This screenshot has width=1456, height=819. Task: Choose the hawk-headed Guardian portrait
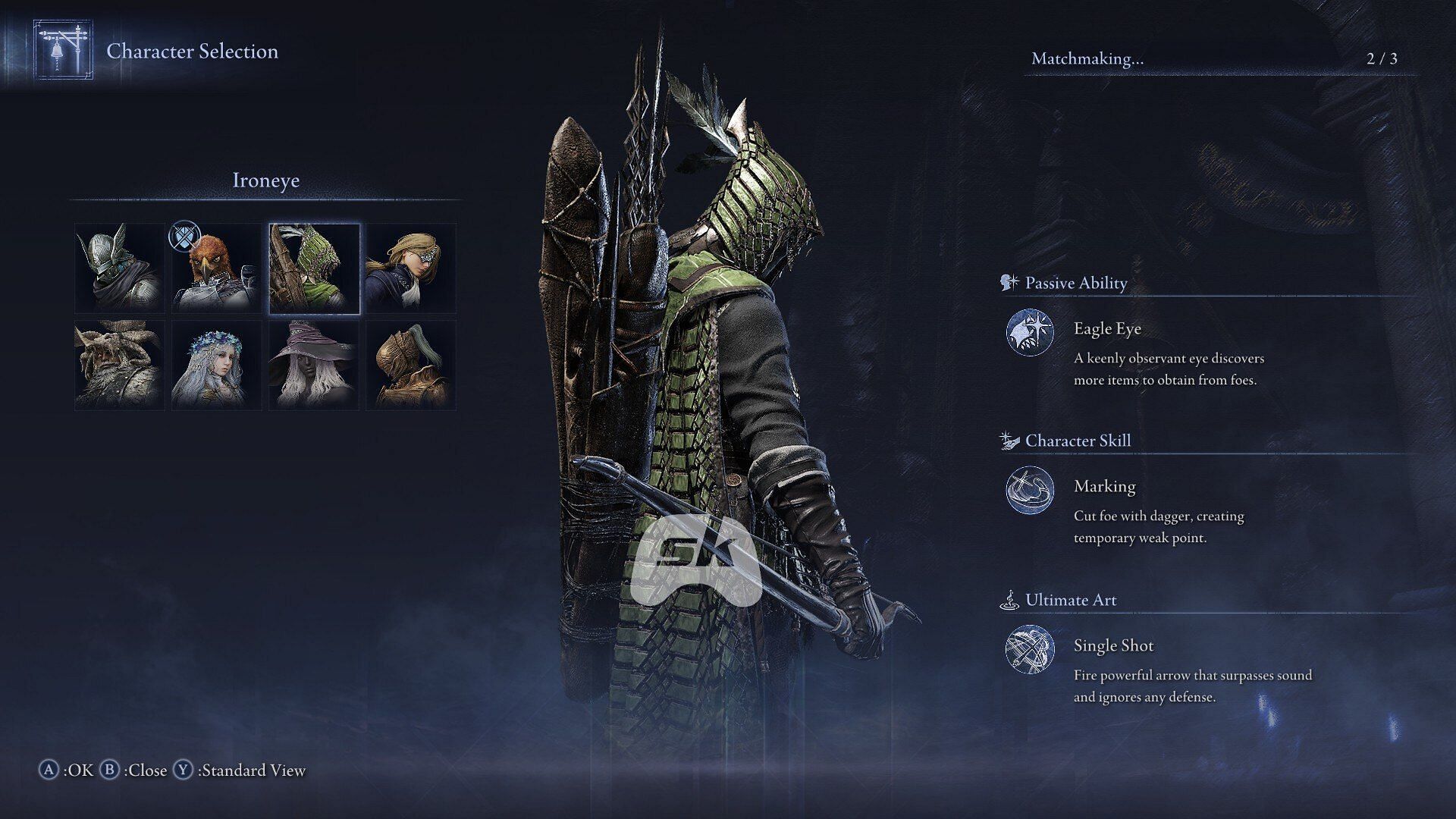coord(217,268)
